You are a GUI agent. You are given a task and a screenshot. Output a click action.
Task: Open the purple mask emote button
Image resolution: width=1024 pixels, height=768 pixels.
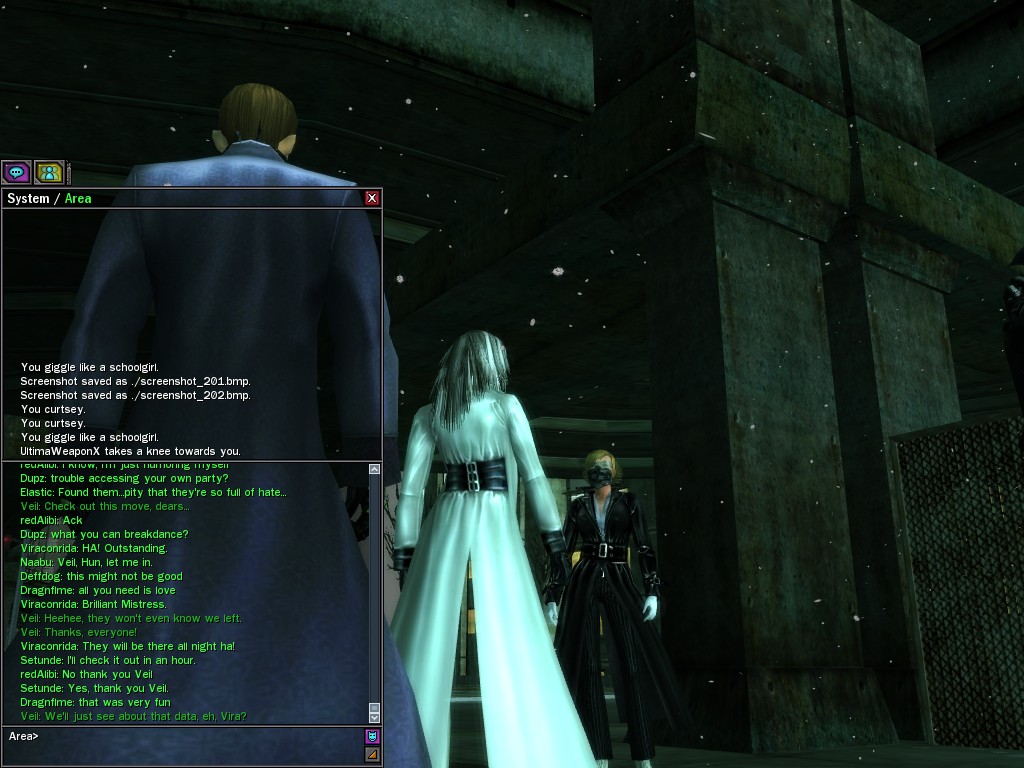click(372, 736)
